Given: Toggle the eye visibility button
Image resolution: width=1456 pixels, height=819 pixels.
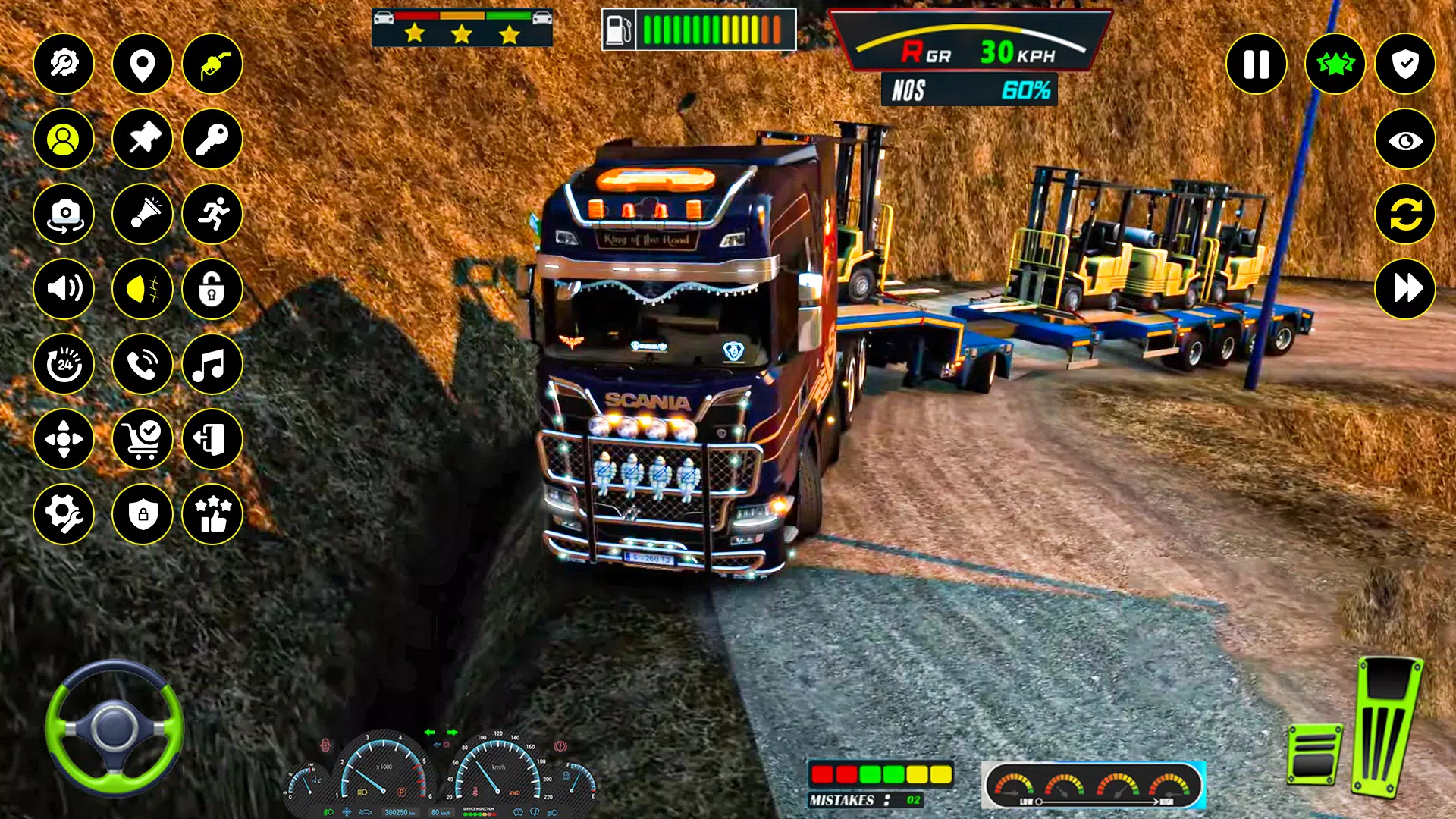Looking at the screenshot, I should coord(1404,140).
